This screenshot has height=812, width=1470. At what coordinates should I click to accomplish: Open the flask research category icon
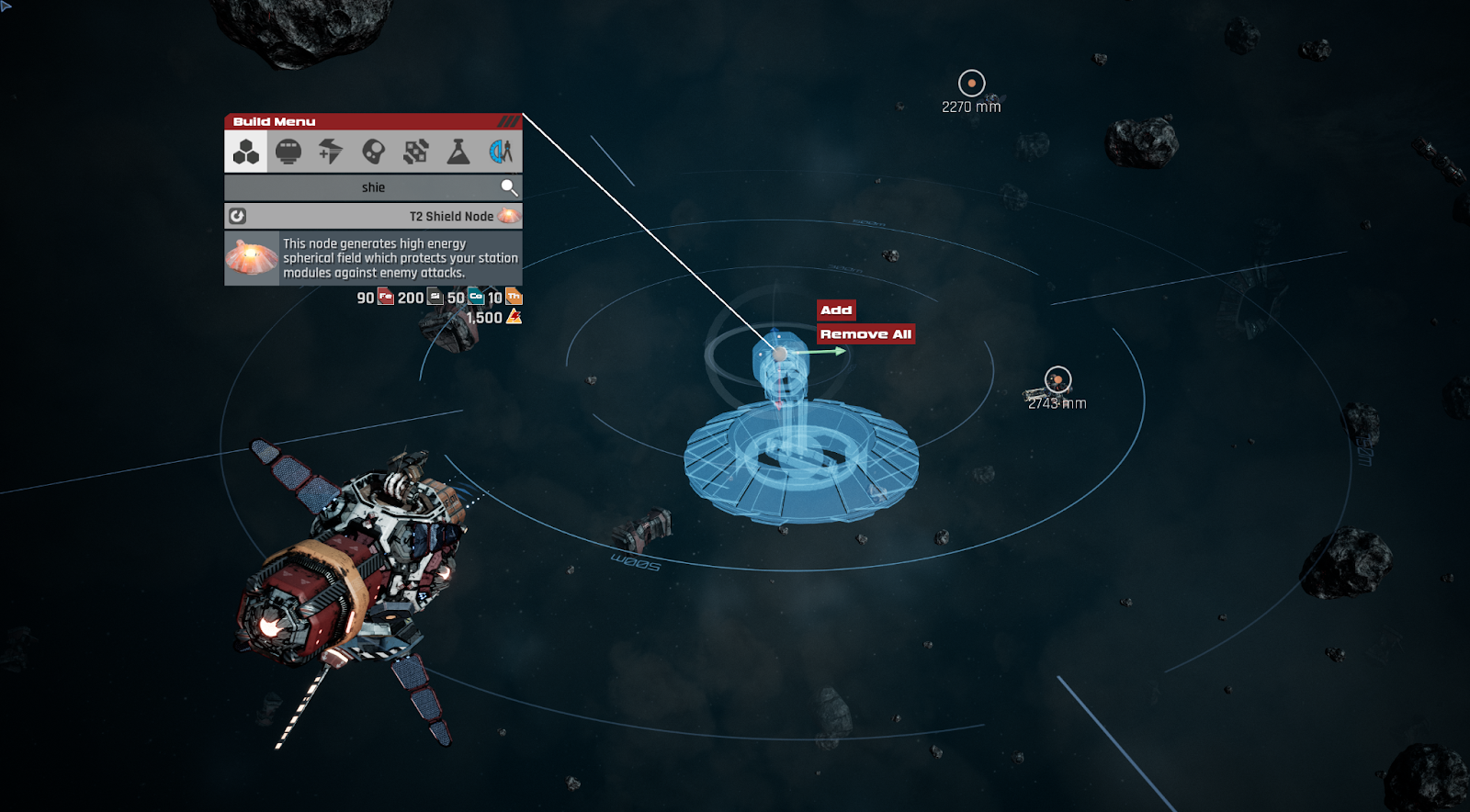[458, 152]
